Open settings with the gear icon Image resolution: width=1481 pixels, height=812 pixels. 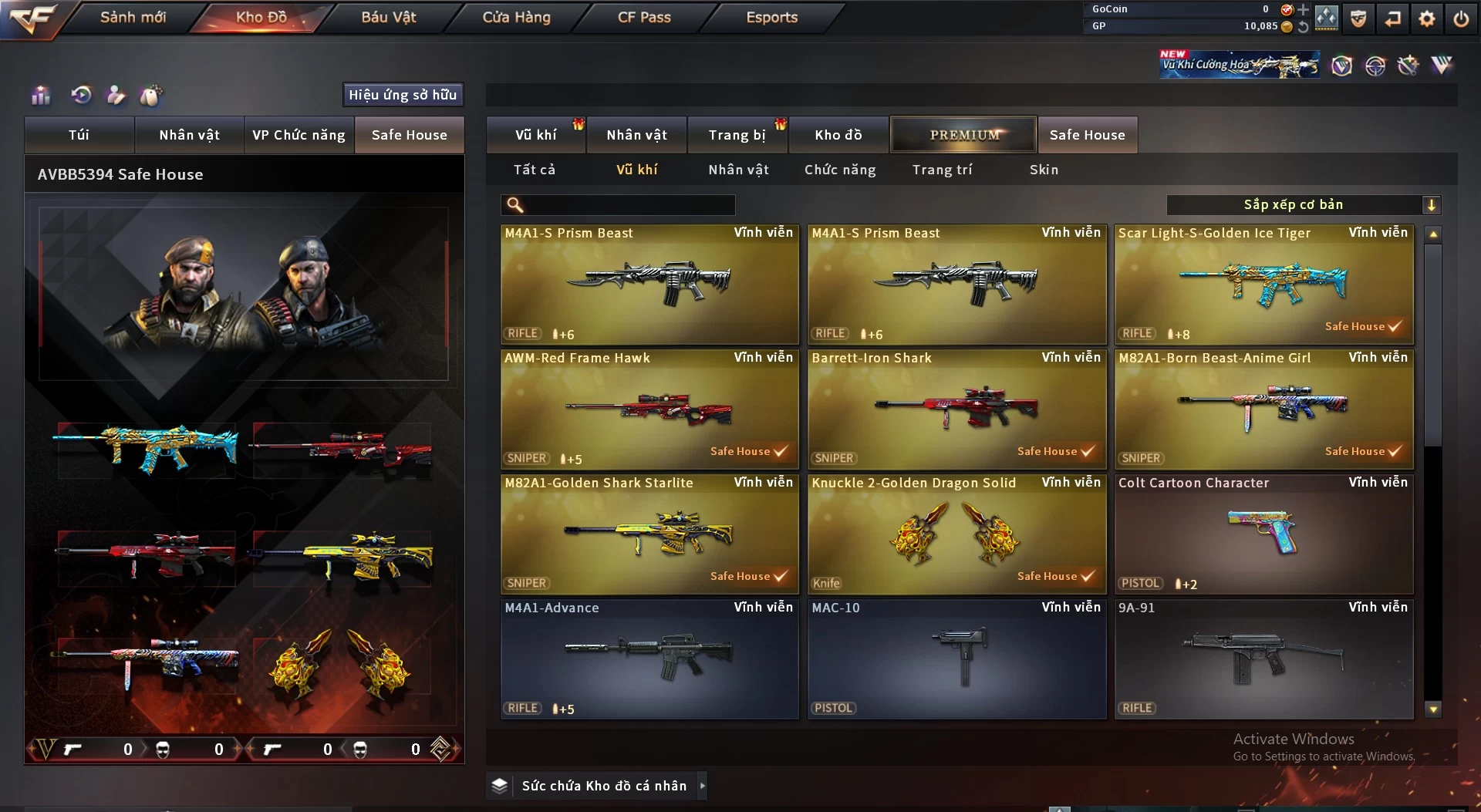coord(1427,19)
